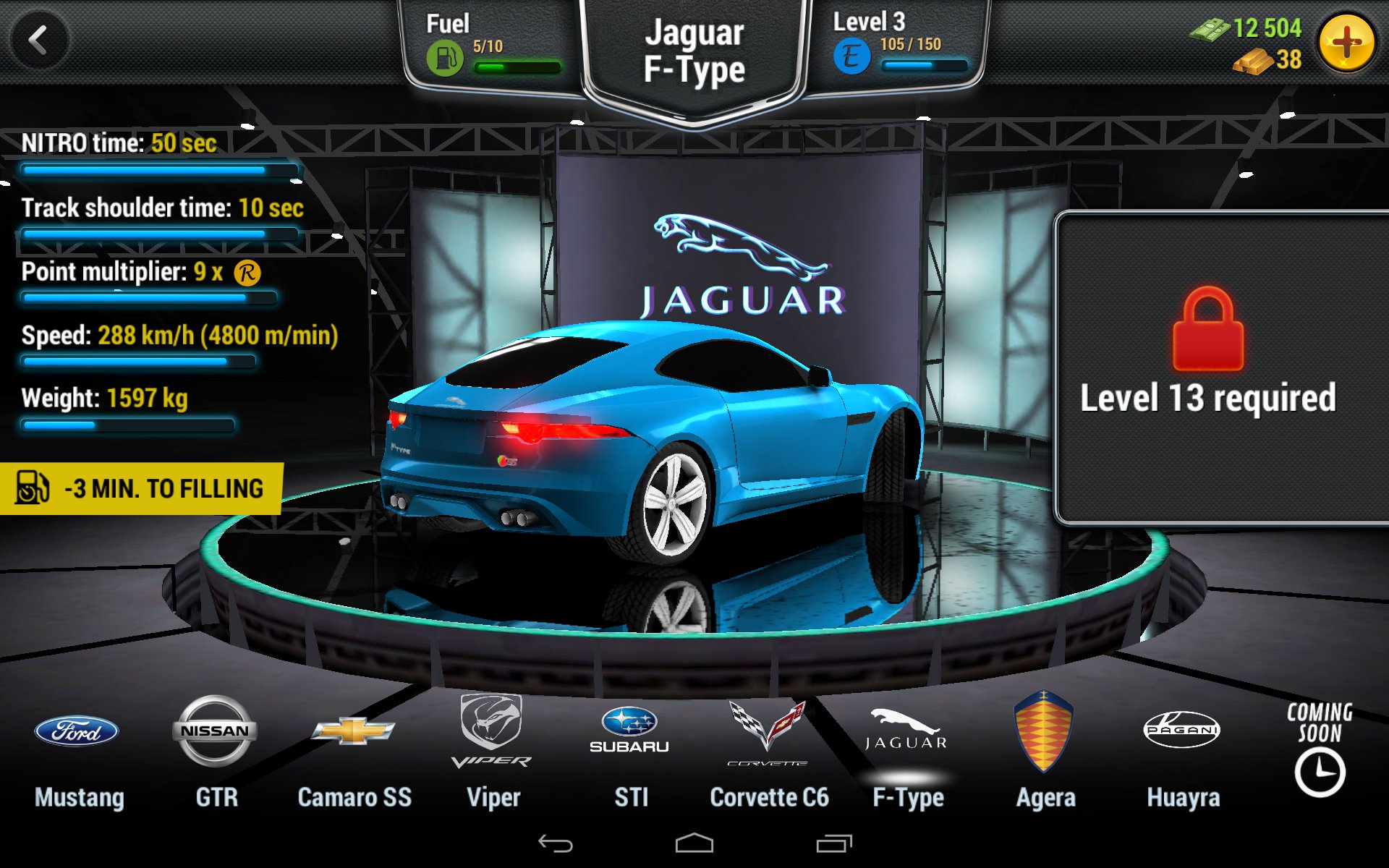Image resolution: width=1389 pixels, height=868 pixels.
Task: Select the Jaguar F-Type car
Action: (x=907, y=752)
